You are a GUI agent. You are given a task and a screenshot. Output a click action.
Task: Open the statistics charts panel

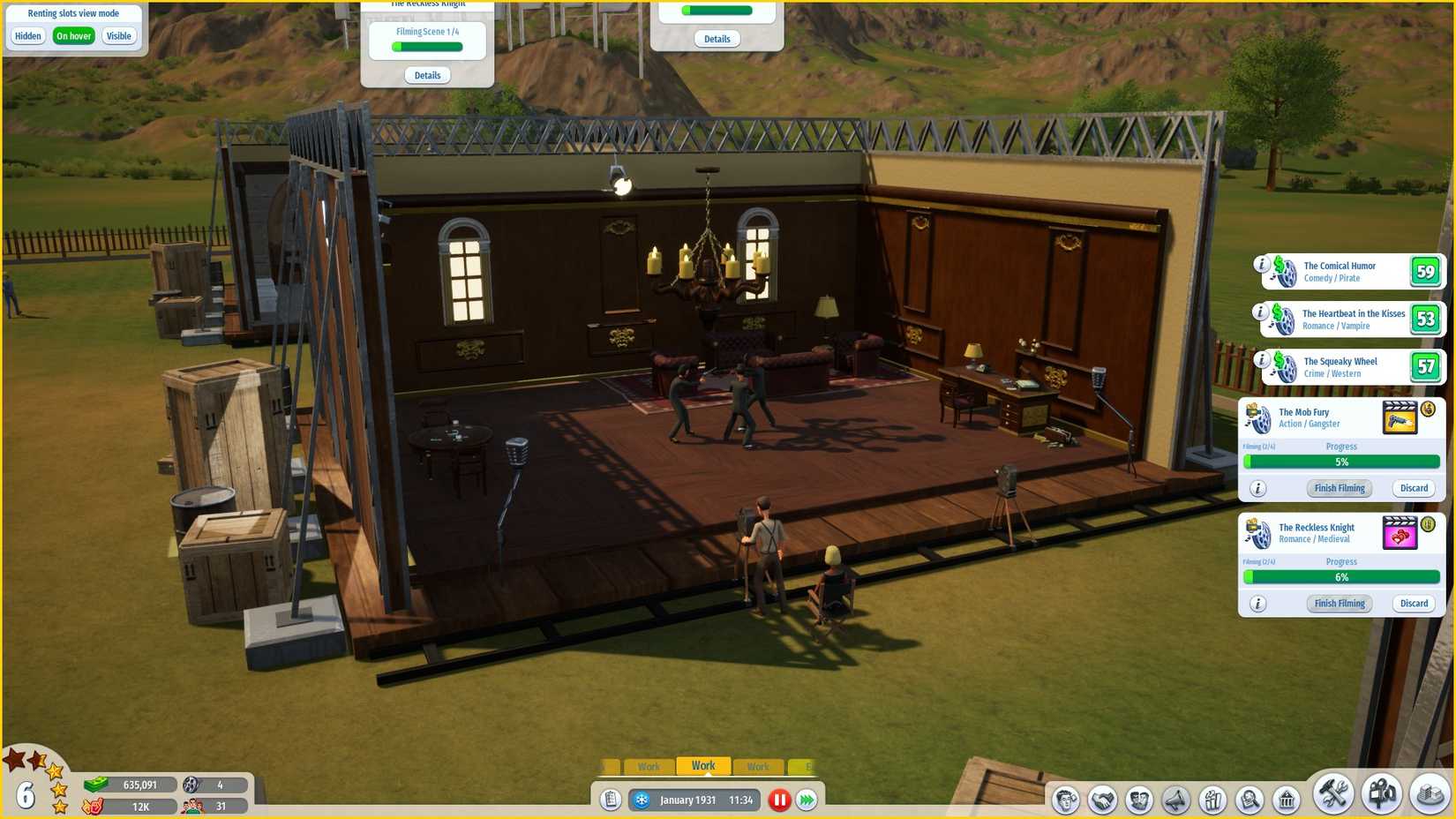coord(1212,800)
